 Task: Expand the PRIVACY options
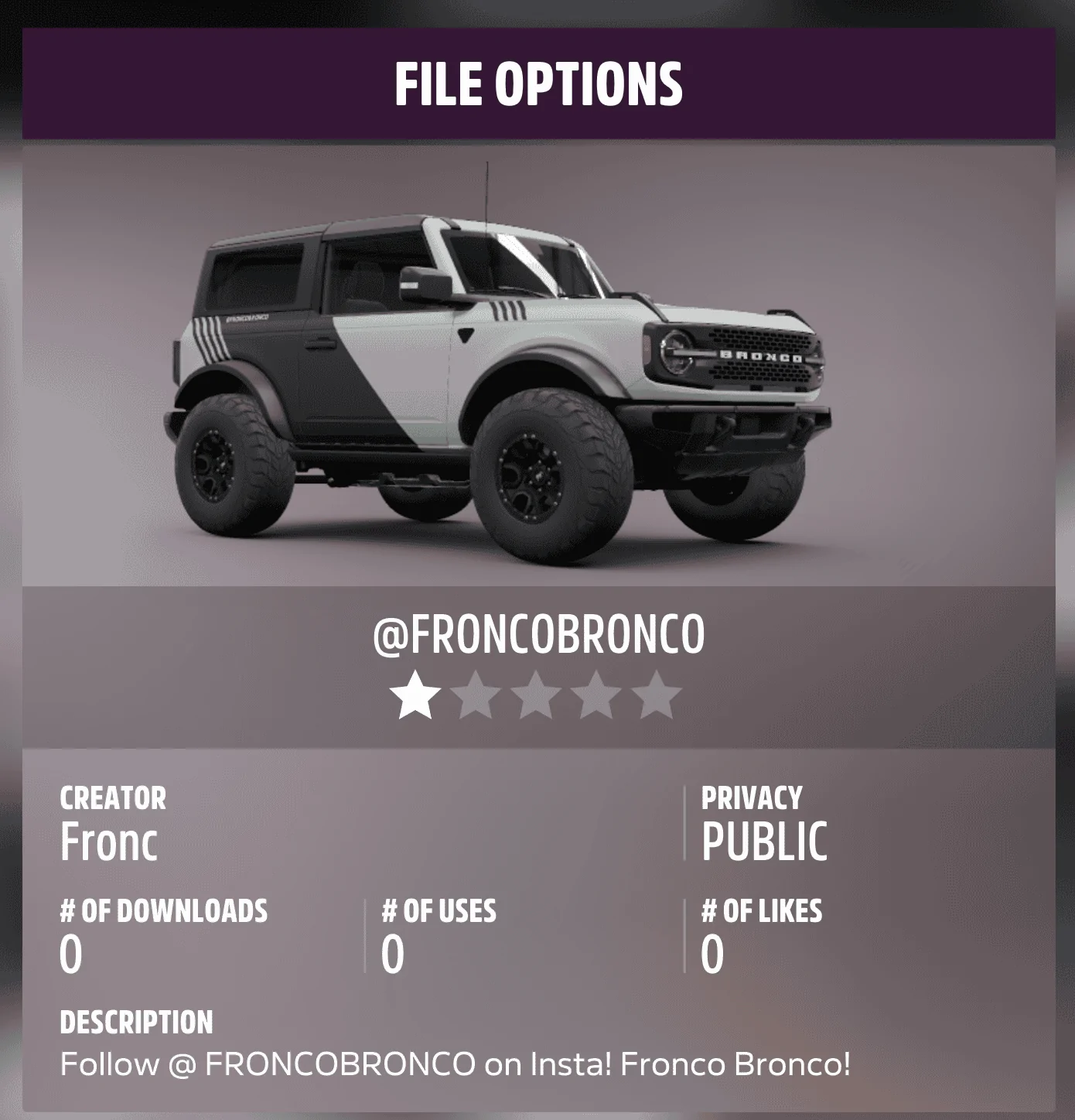[750, 798]
